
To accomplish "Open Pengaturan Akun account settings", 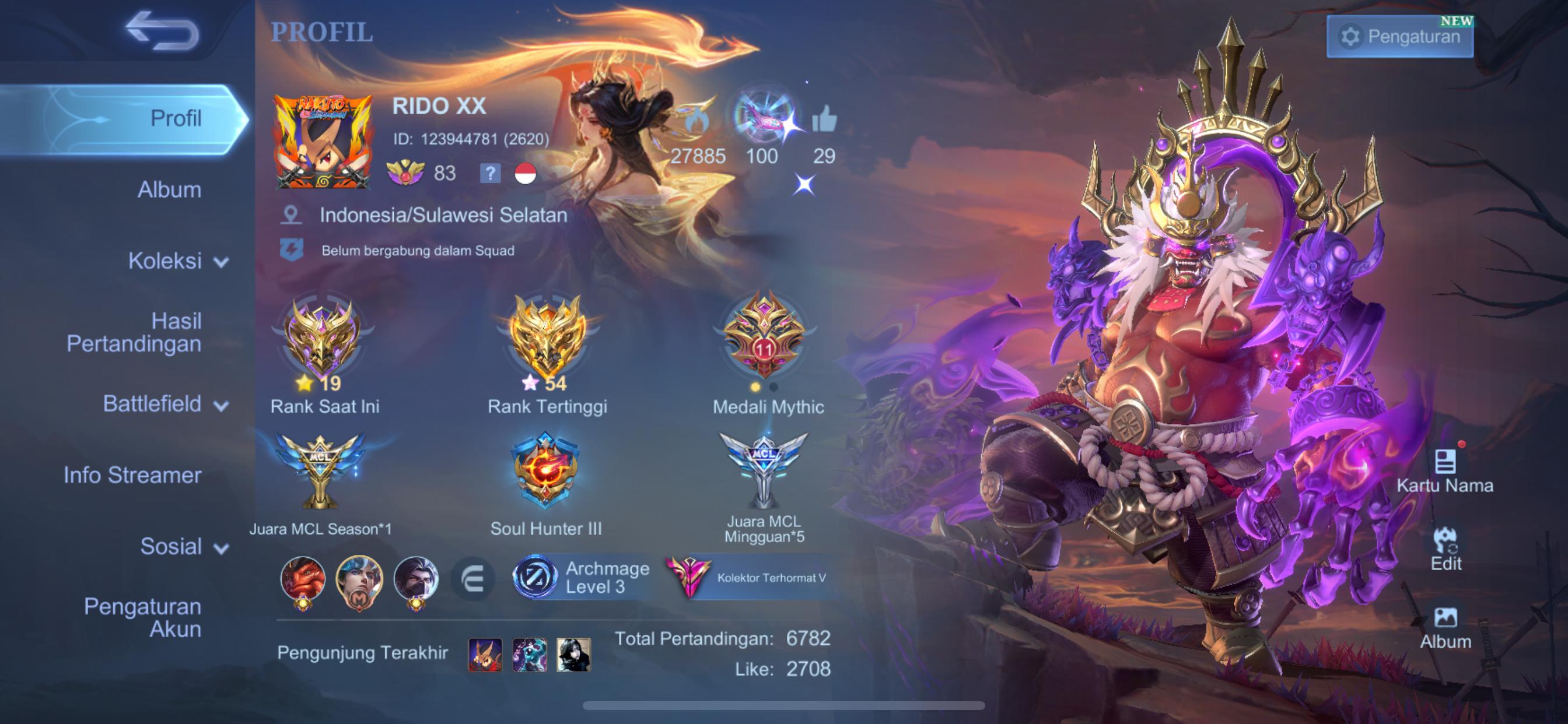I will [142, 617].
